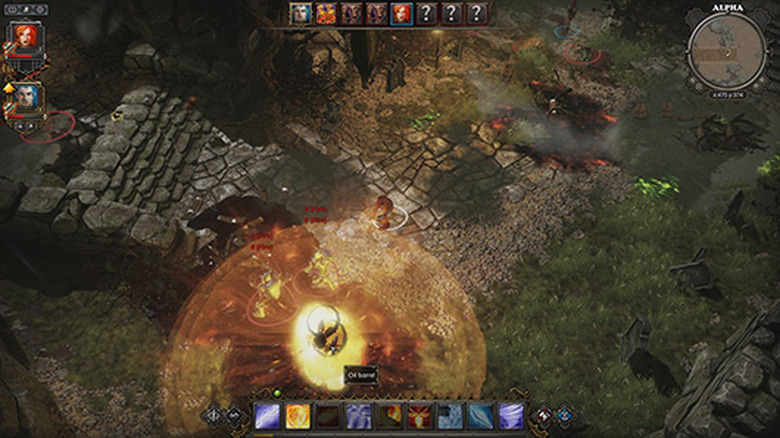Cast the flame burst skill on hotbar
Screen dimensions: 780x438
(x=389, y=416)
